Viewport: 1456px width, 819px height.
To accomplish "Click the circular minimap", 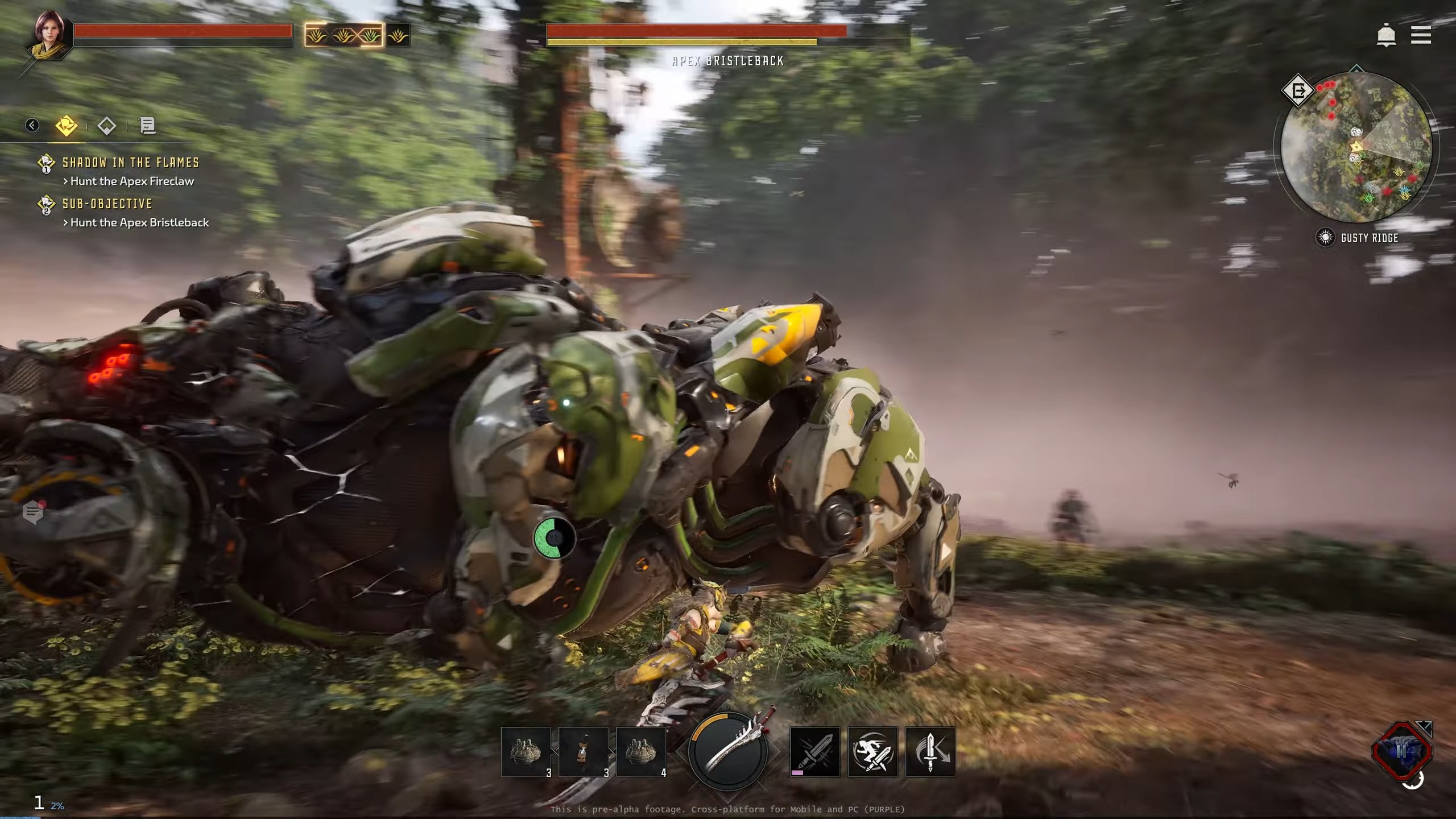I will click(x=1356, y=147).
